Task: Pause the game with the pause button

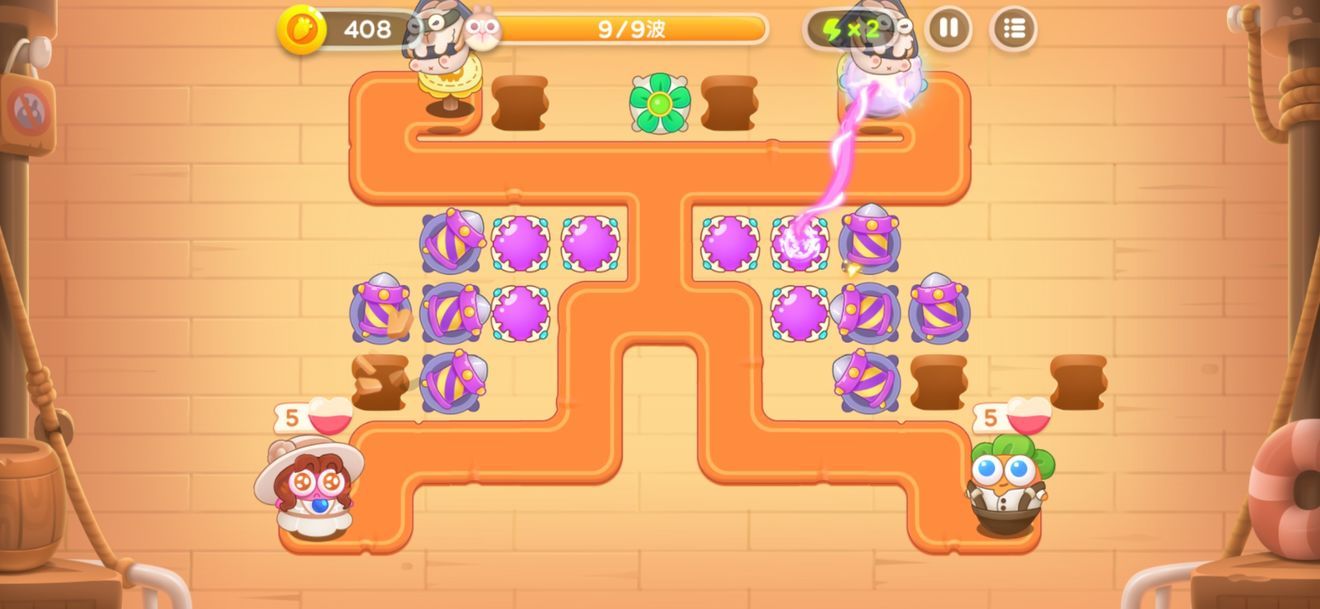Action: (948, 28)
